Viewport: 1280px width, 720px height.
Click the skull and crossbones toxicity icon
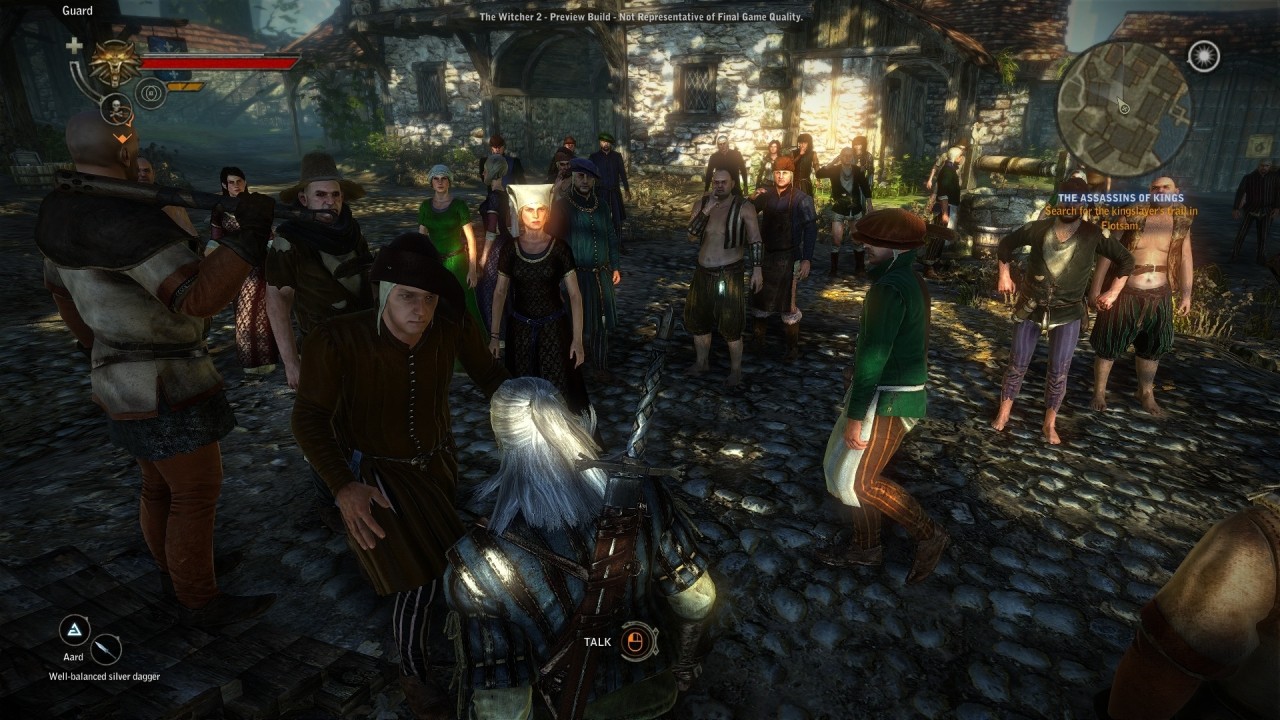[x=116, y=108]
